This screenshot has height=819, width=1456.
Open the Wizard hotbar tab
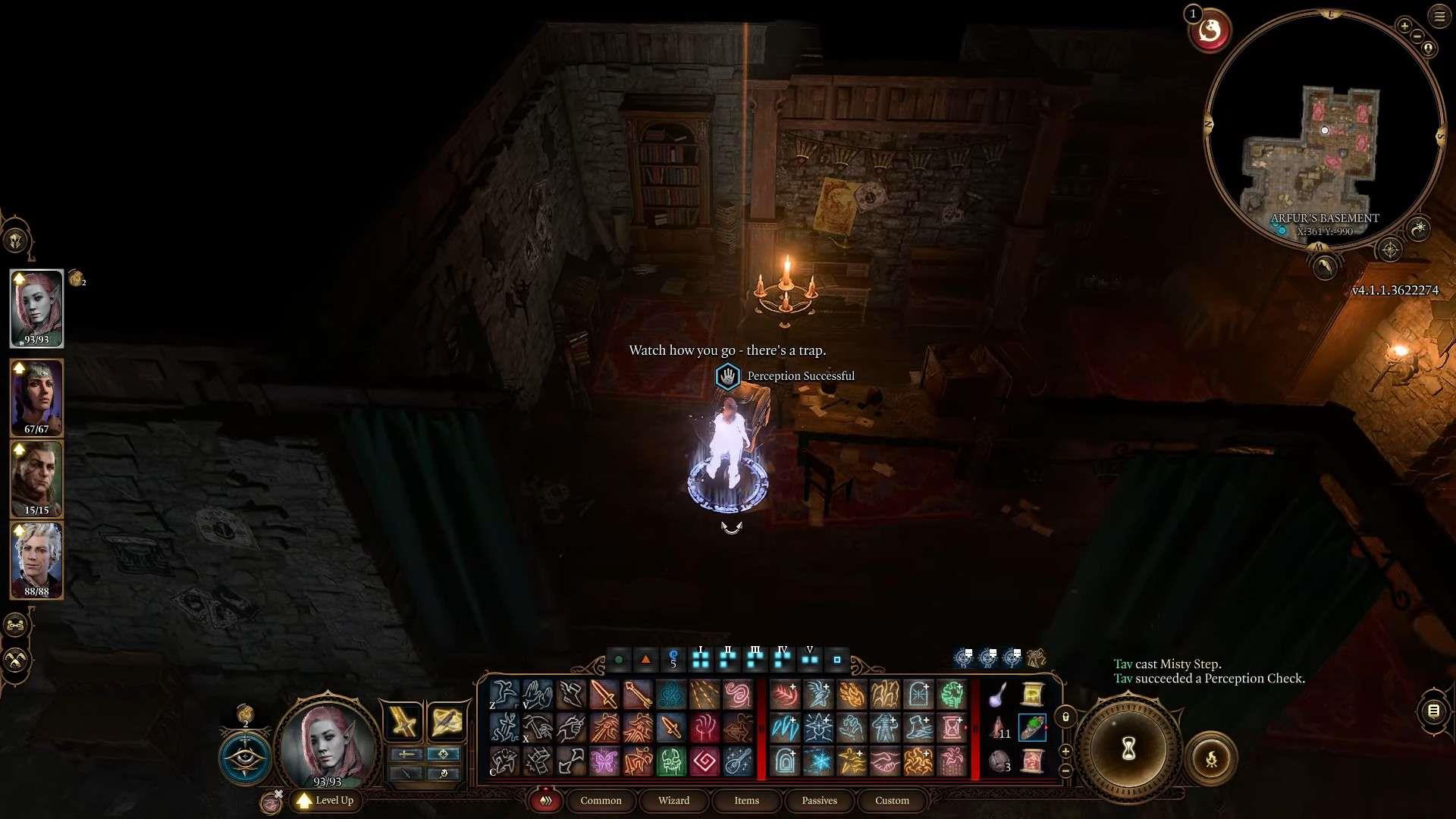pos(673,800)
